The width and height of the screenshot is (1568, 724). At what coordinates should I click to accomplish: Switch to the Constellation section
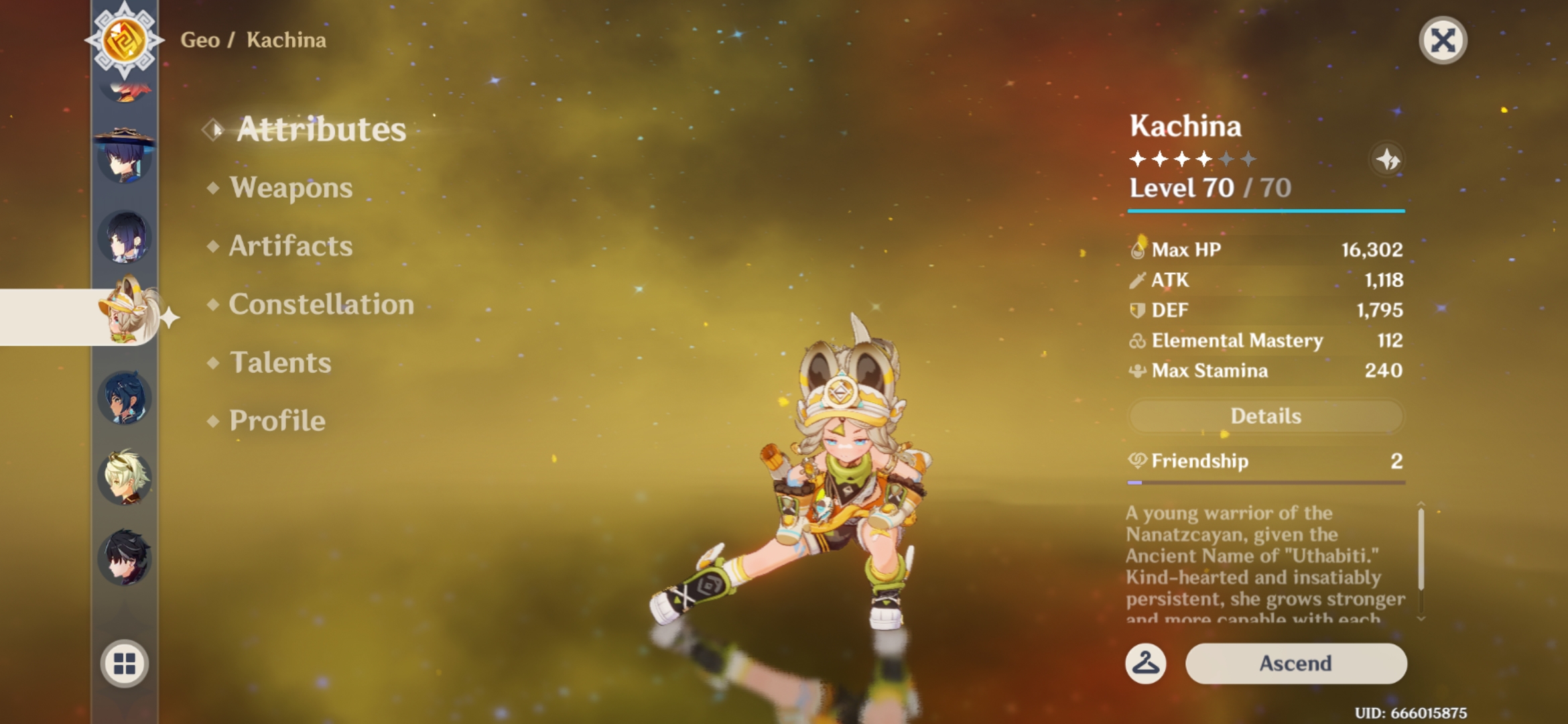[320, 305]
